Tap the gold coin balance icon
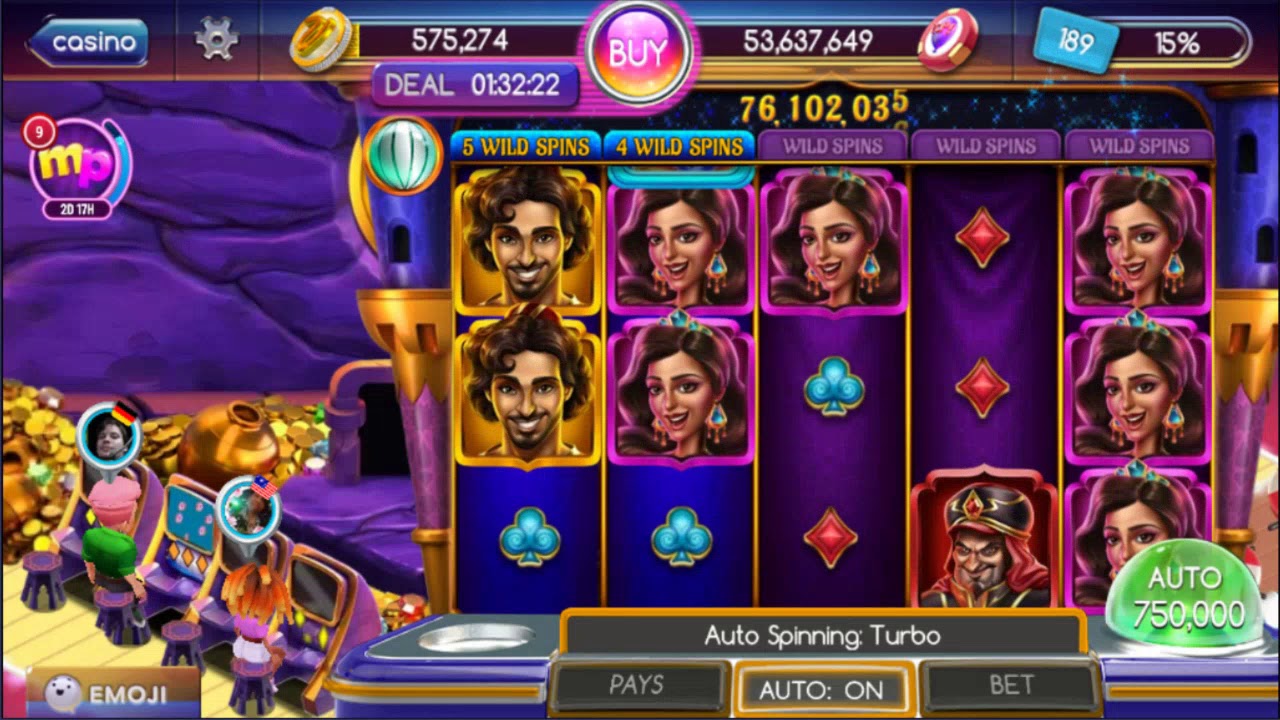Viewport: 1280px width, 720px height. 322,40
